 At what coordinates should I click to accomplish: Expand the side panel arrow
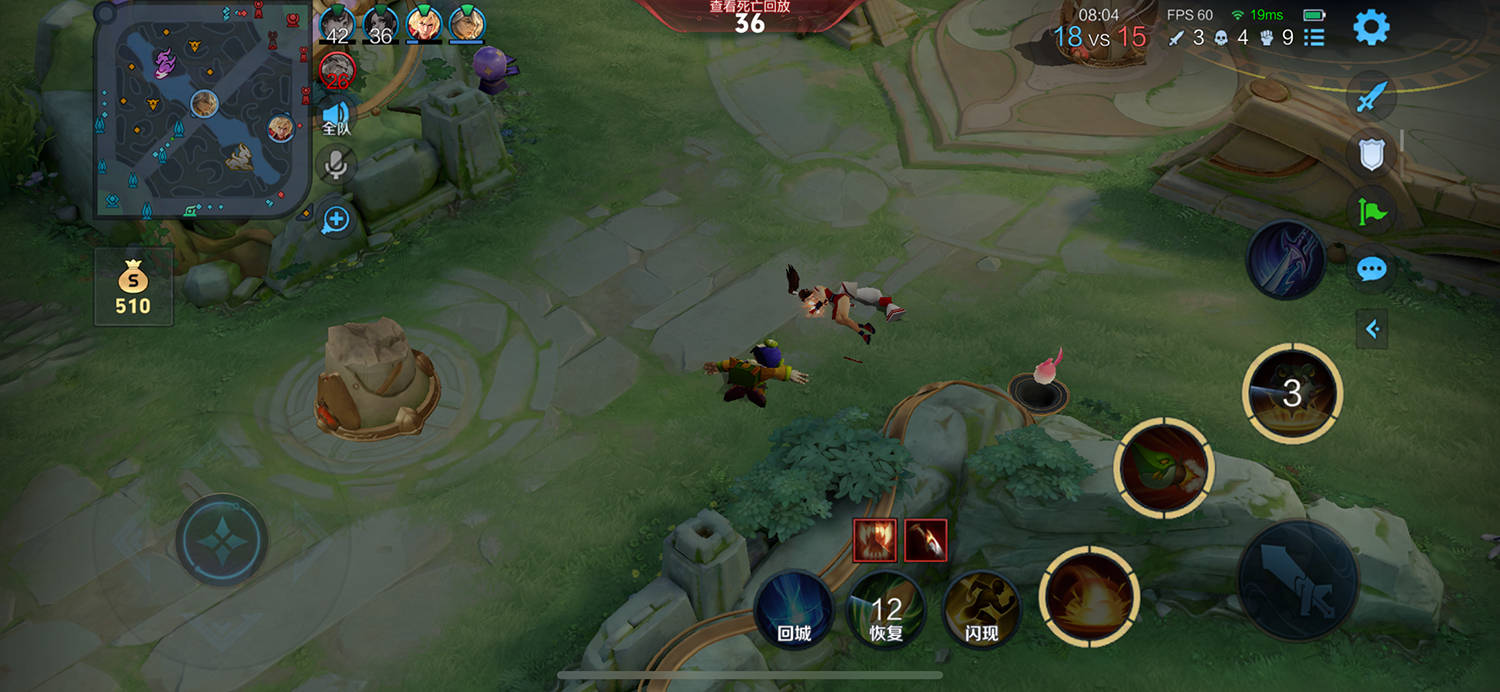click(x=1372, y=328)
